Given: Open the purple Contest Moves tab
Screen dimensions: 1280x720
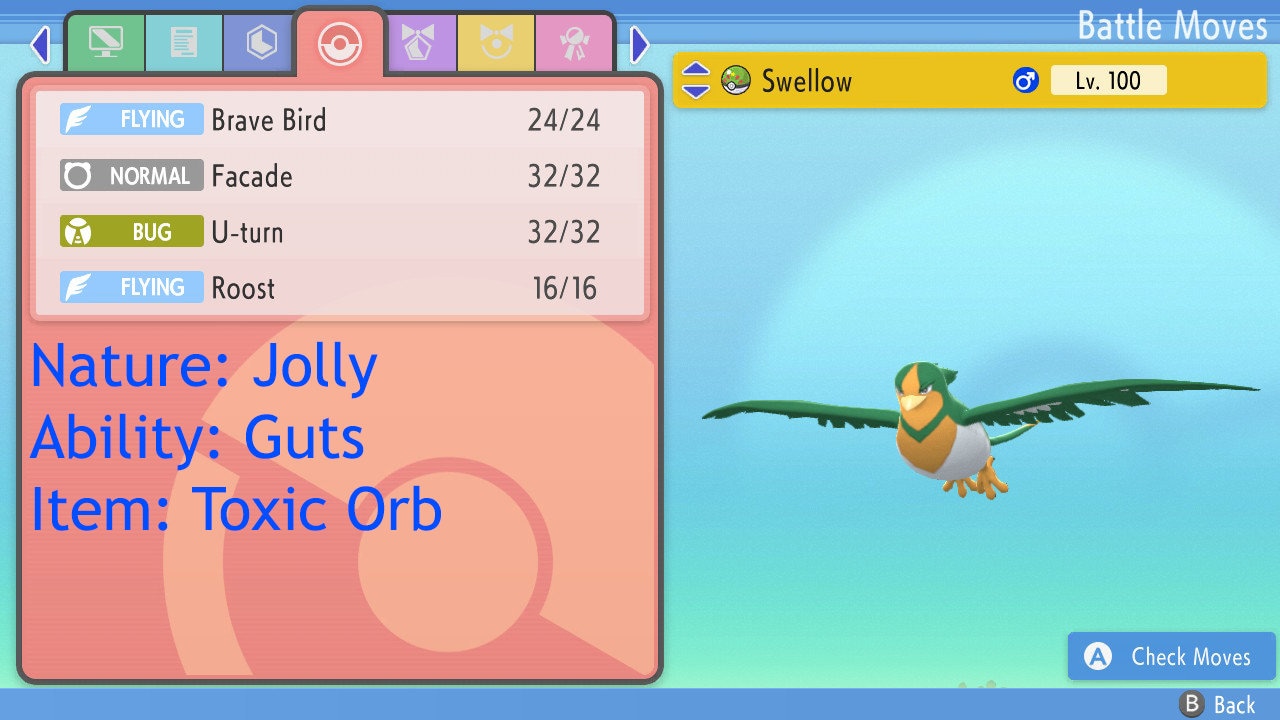Looking at the screenshot, I should pyautogui.click(x=421, y=43).
